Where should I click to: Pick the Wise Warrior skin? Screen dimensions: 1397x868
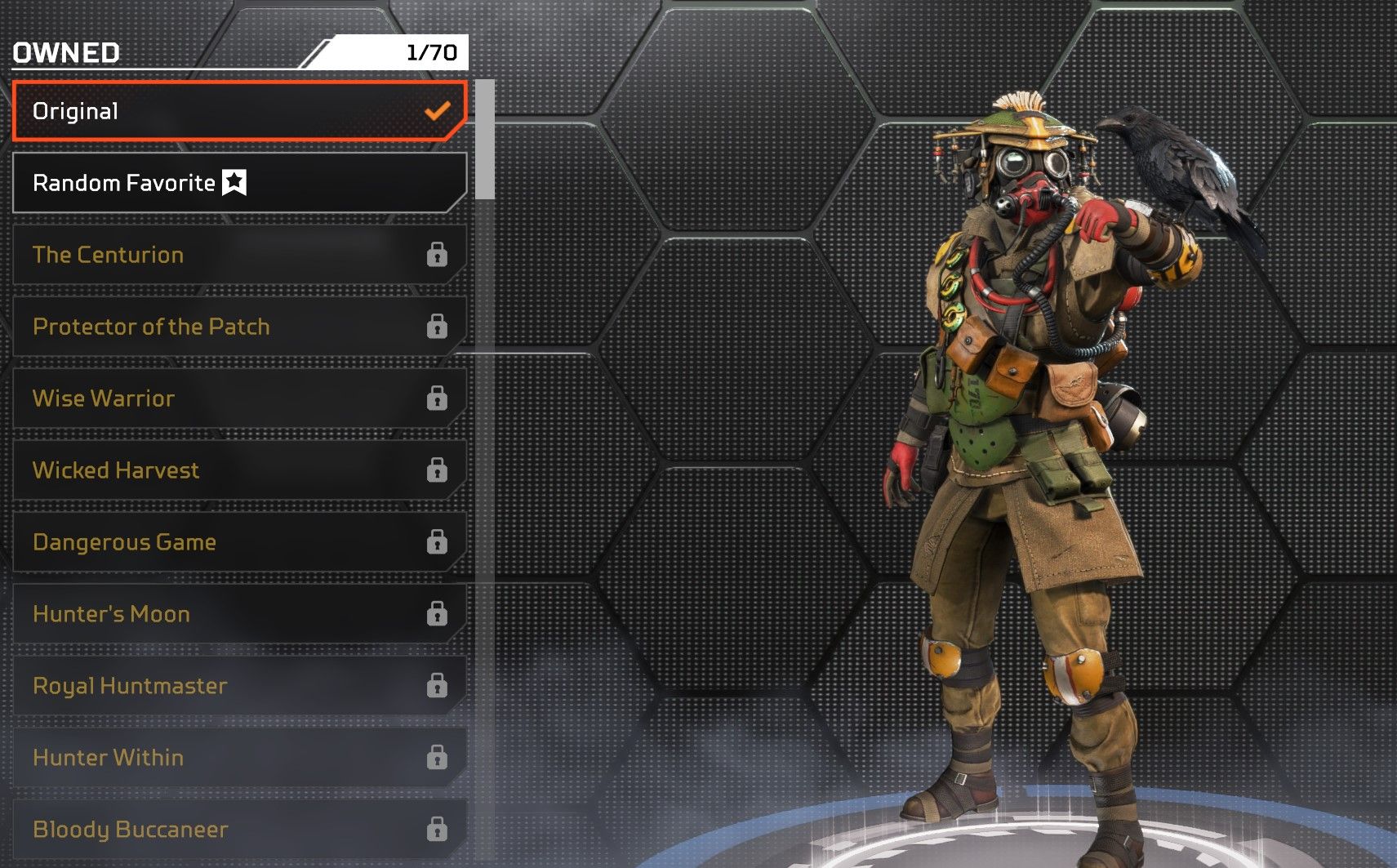click(x=239, y=398)
